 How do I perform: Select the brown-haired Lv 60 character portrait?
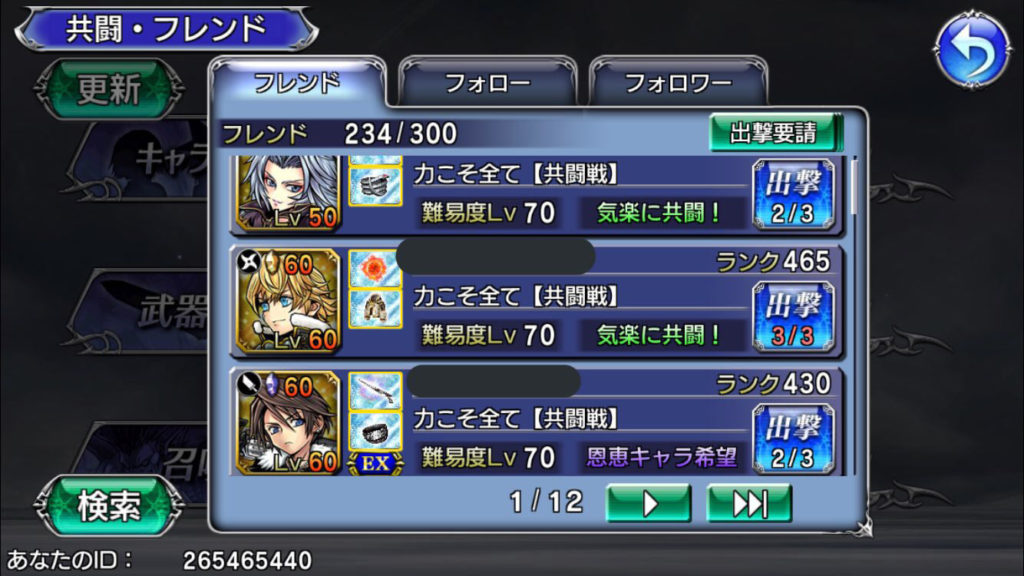point(288,423)
